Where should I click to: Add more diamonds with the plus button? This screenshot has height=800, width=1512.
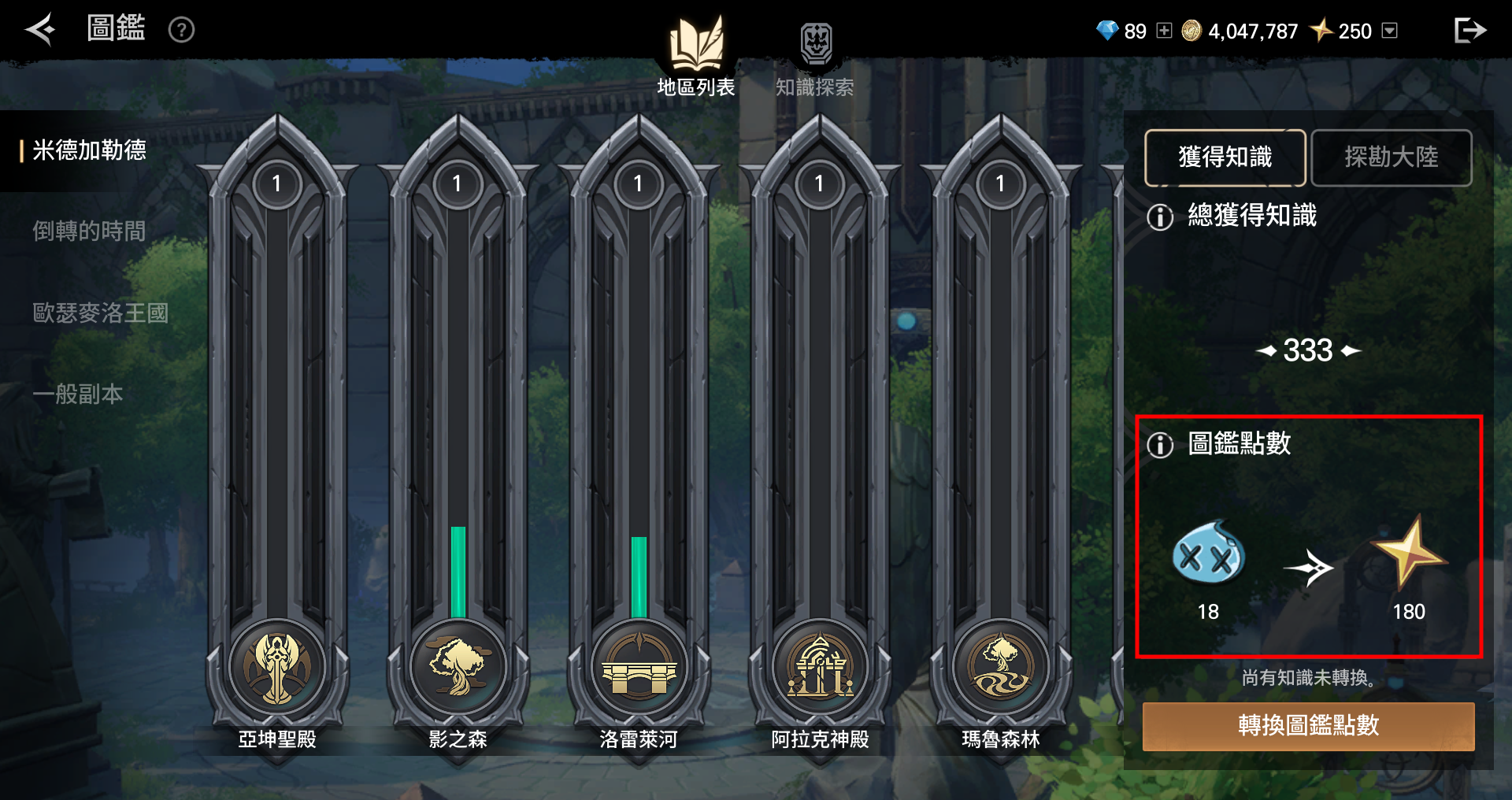1164,31
